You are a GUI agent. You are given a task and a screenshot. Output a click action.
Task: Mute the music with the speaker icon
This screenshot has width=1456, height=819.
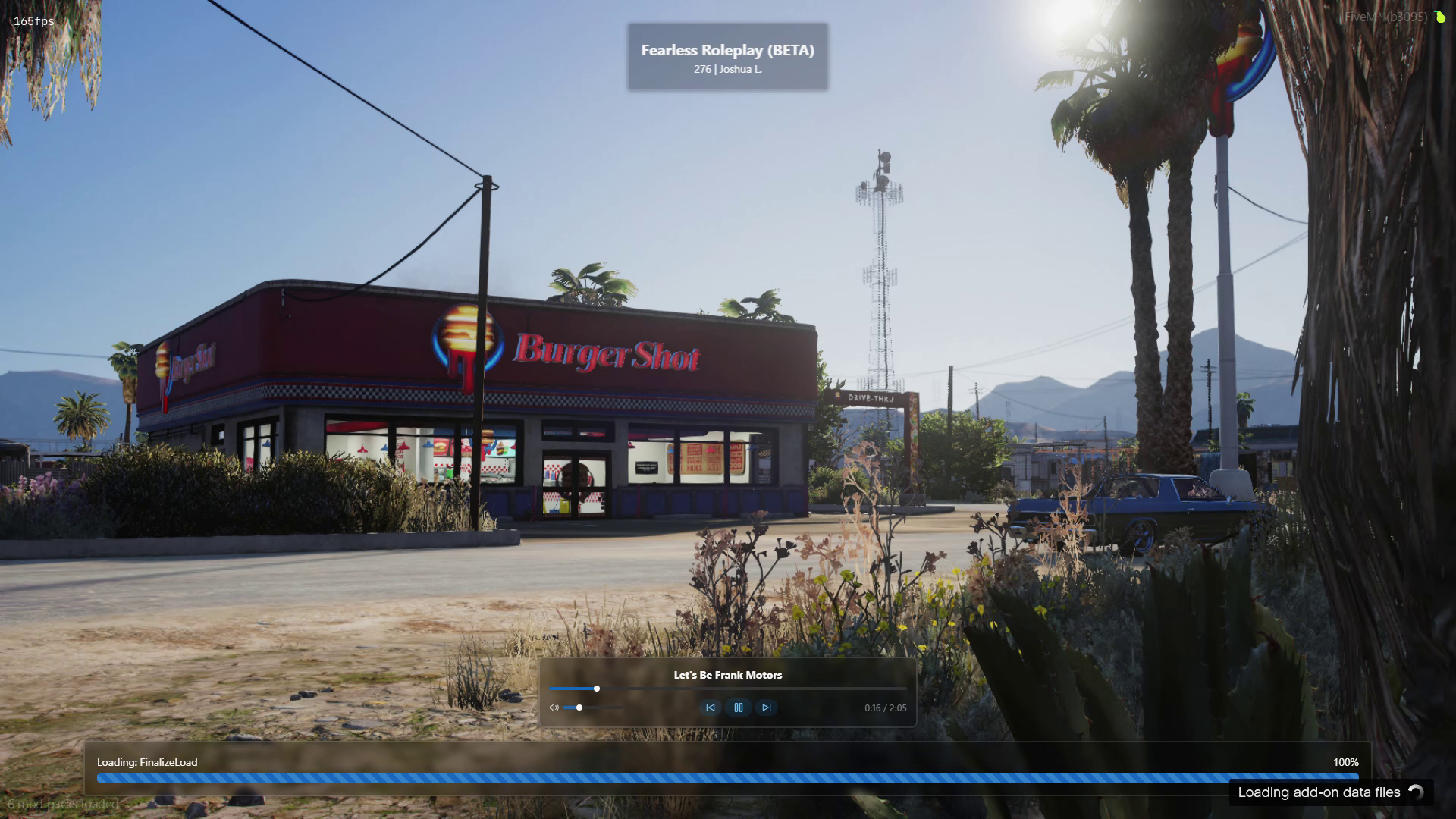tap(554, 708)
